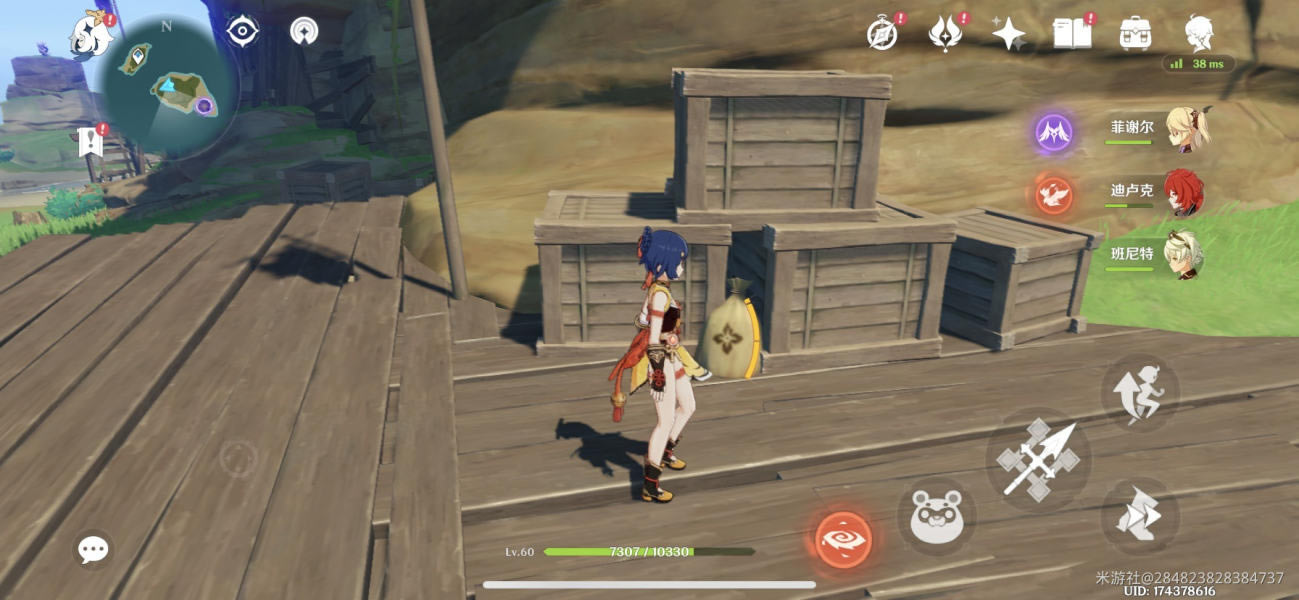This screenshot has width=1299, height=600.
Task: Unleash the red swirl elemental burst
Action: (843, 538)
